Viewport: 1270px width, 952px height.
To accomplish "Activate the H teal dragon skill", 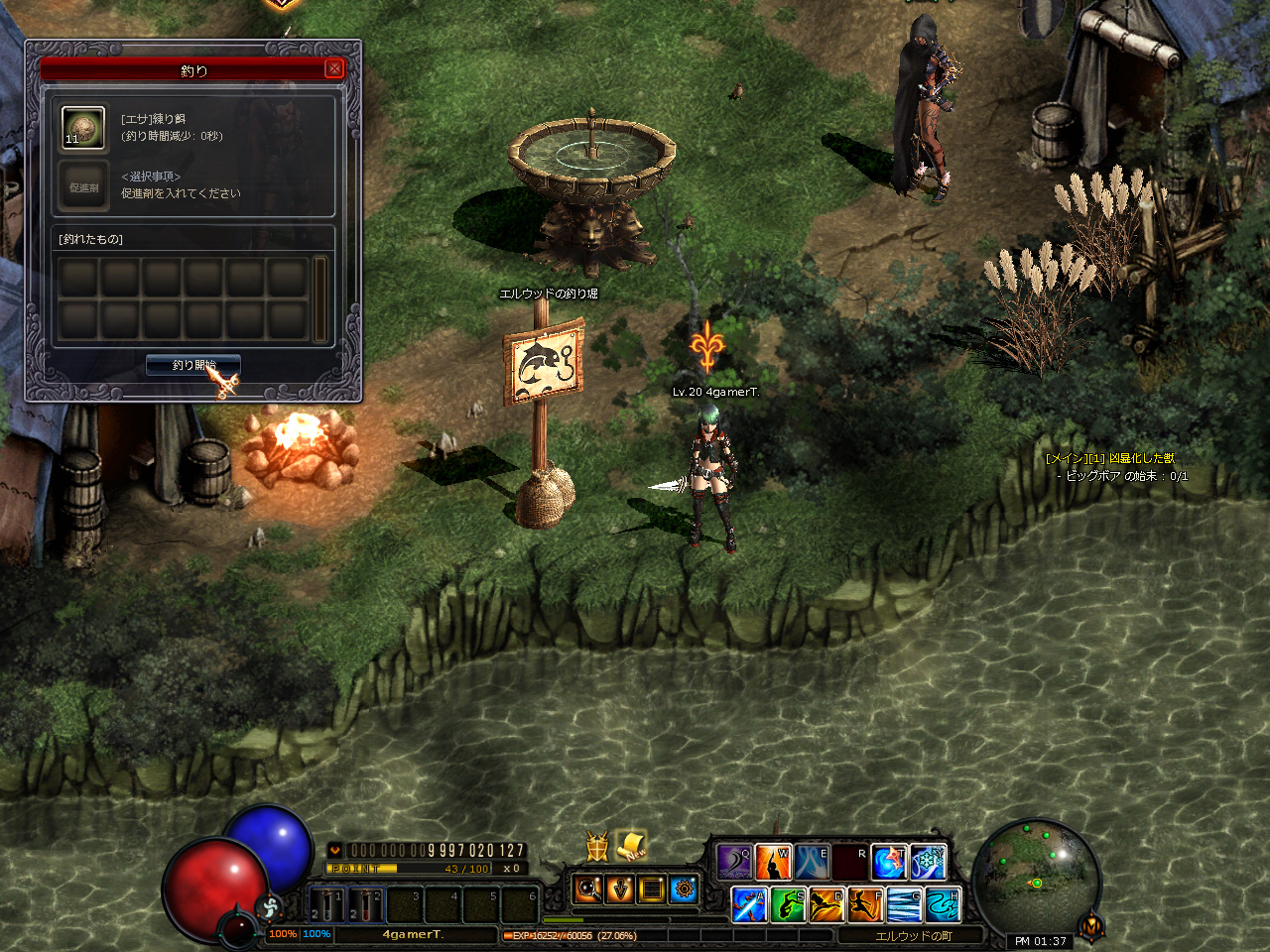I will click(x=942, y=904).
